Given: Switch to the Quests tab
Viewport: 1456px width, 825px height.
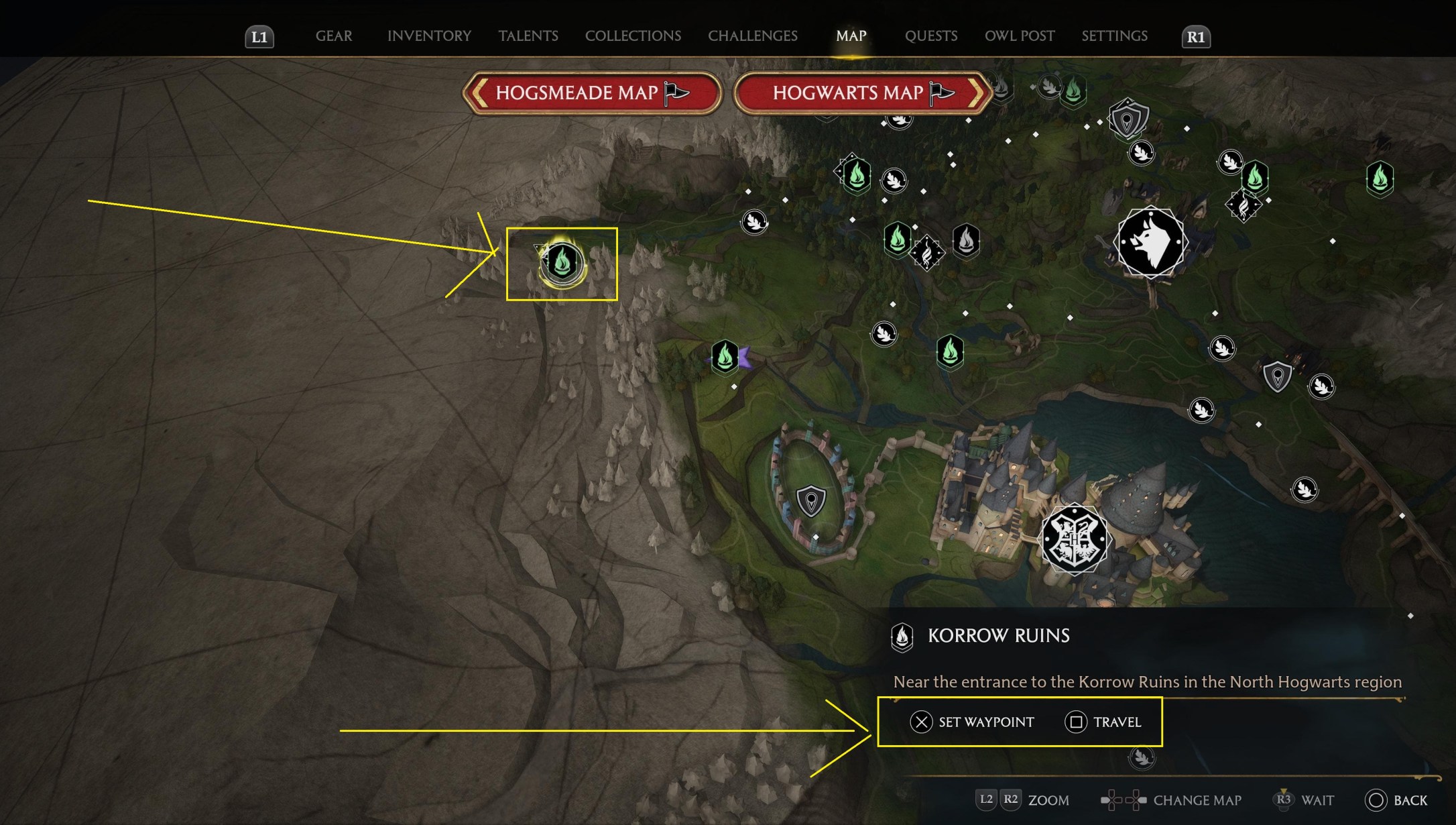Looking at the screenshot, I should (x=930, y=36).
